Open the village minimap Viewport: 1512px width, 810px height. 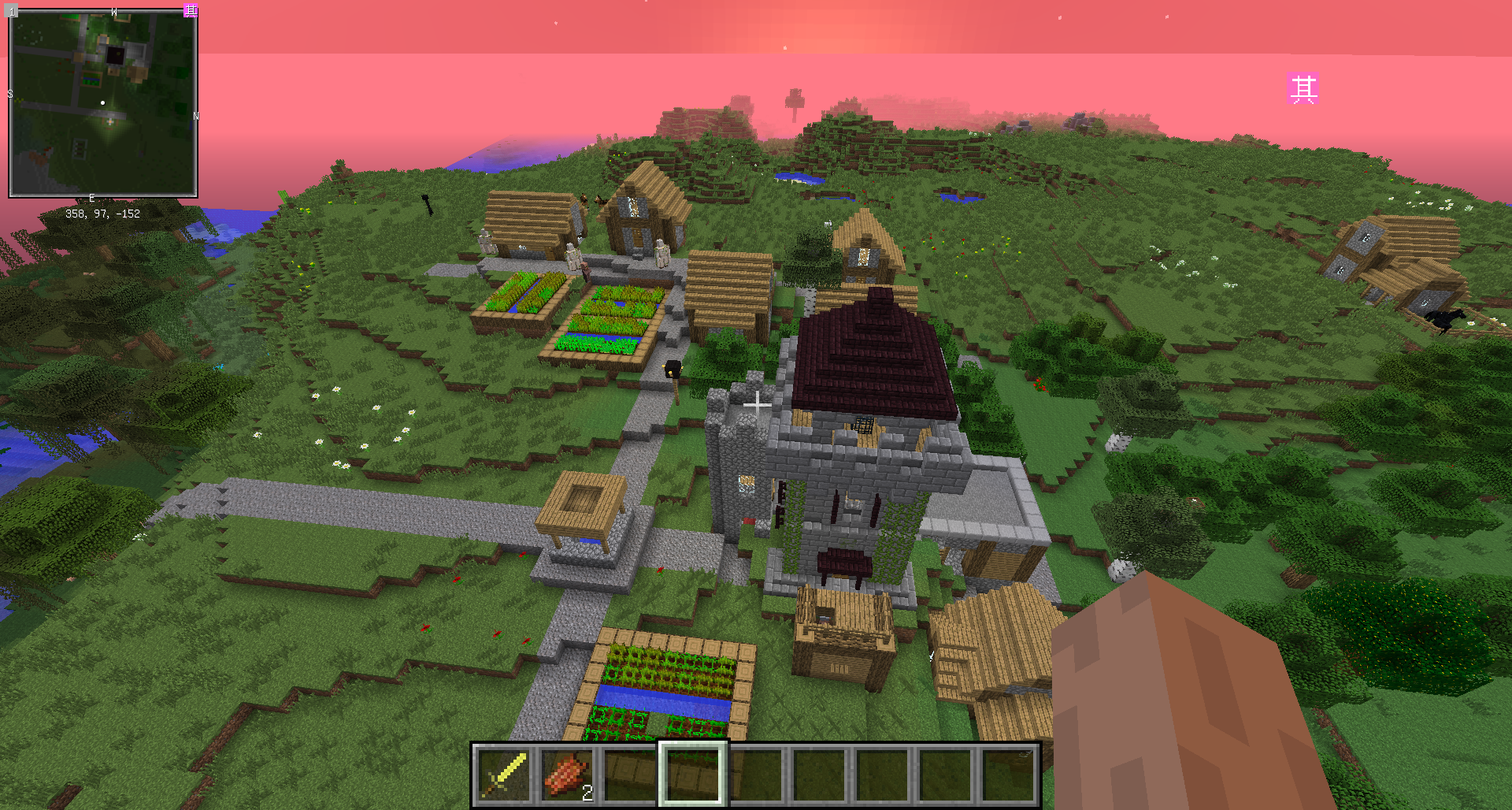(x=102, y=104)
